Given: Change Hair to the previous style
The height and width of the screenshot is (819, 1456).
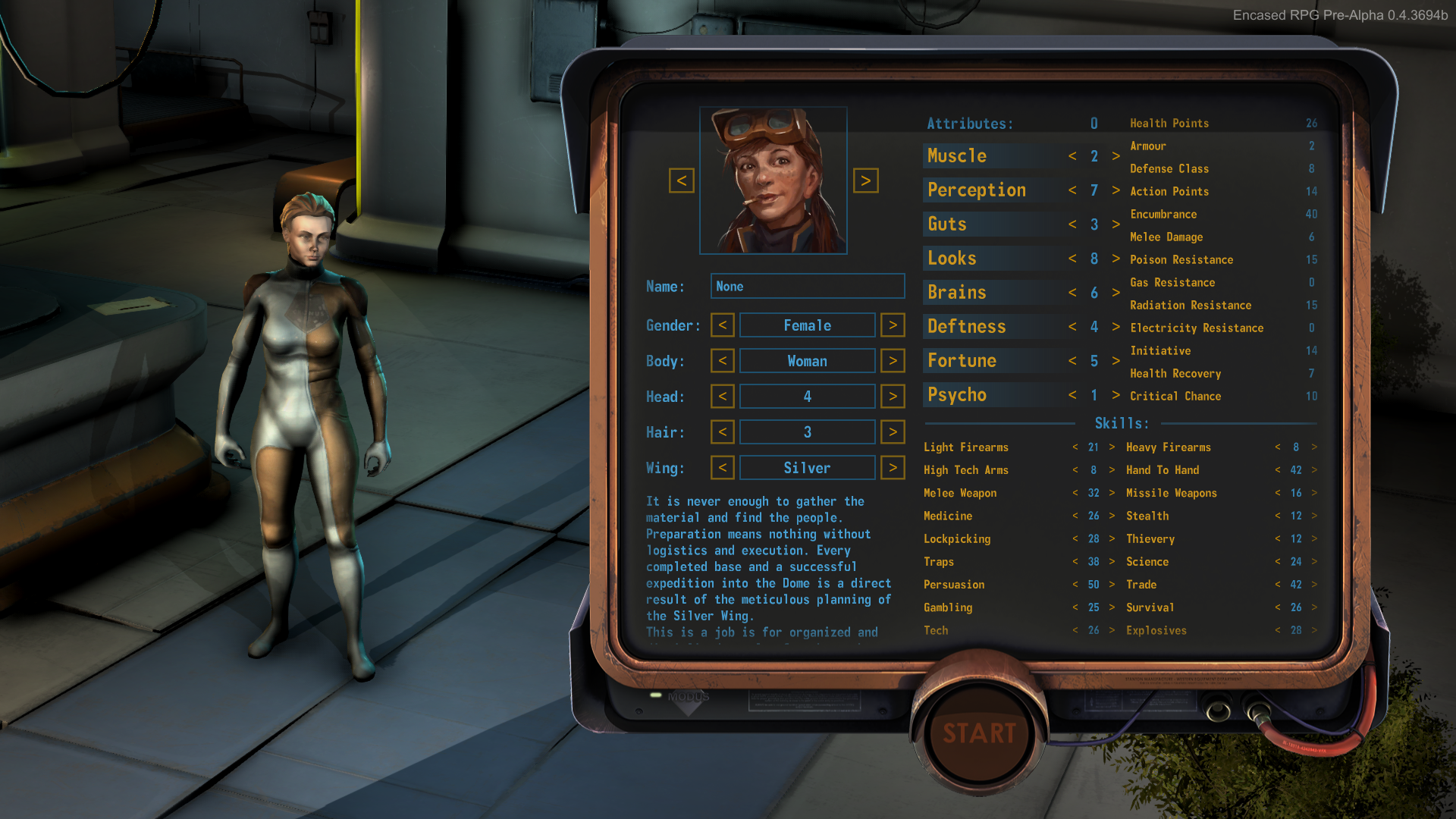Looking at the screenshot, I should 722,432.
